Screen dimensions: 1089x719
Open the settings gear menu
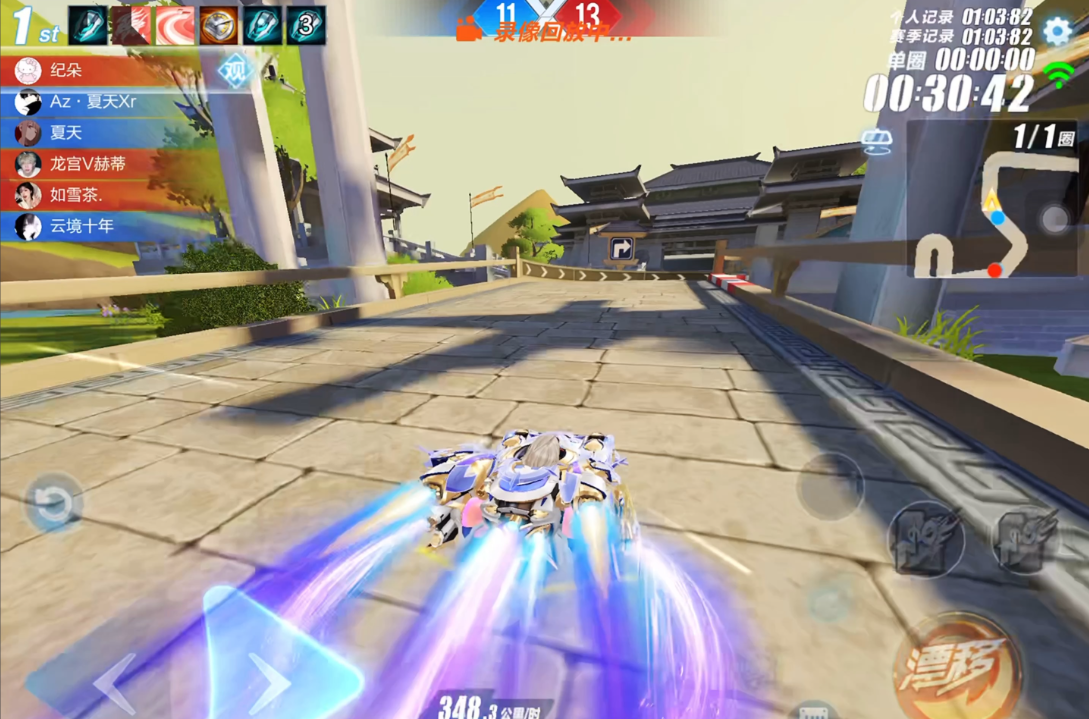pyautogui.click(x=1057, y=31)
